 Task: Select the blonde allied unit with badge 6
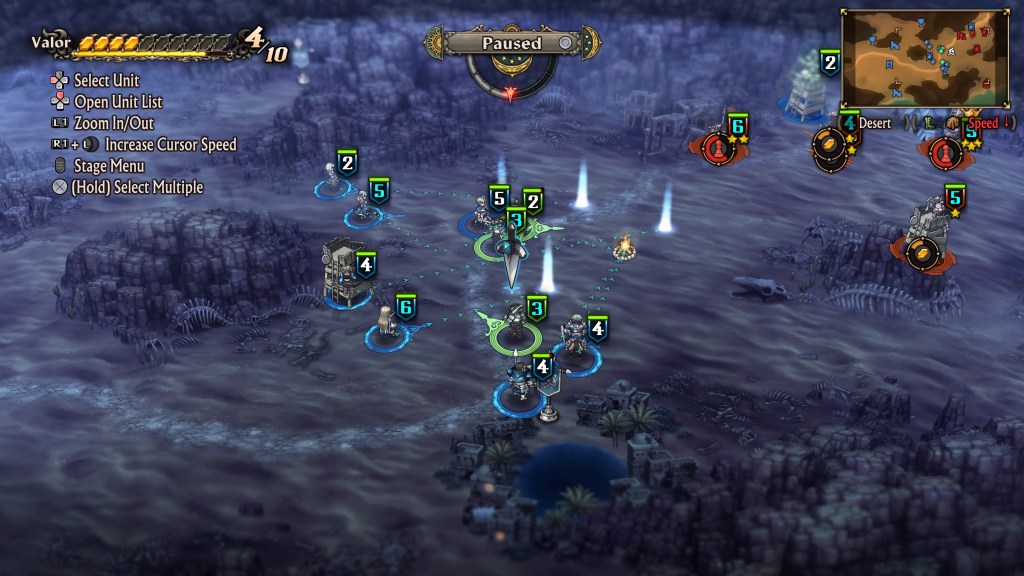coord(385,325)
